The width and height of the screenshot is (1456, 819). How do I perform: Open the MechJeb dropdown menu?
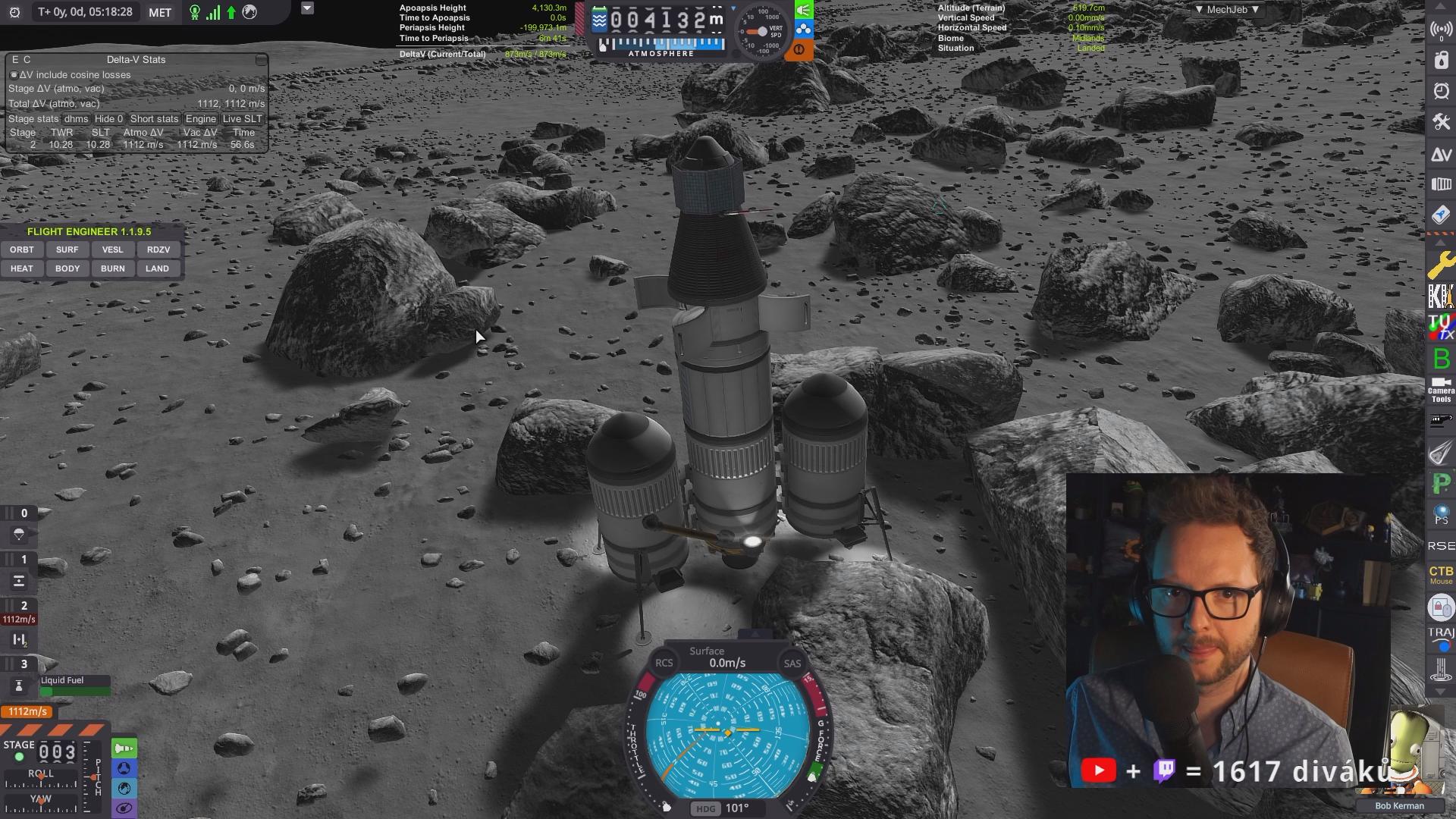(x=1226, y=10)
